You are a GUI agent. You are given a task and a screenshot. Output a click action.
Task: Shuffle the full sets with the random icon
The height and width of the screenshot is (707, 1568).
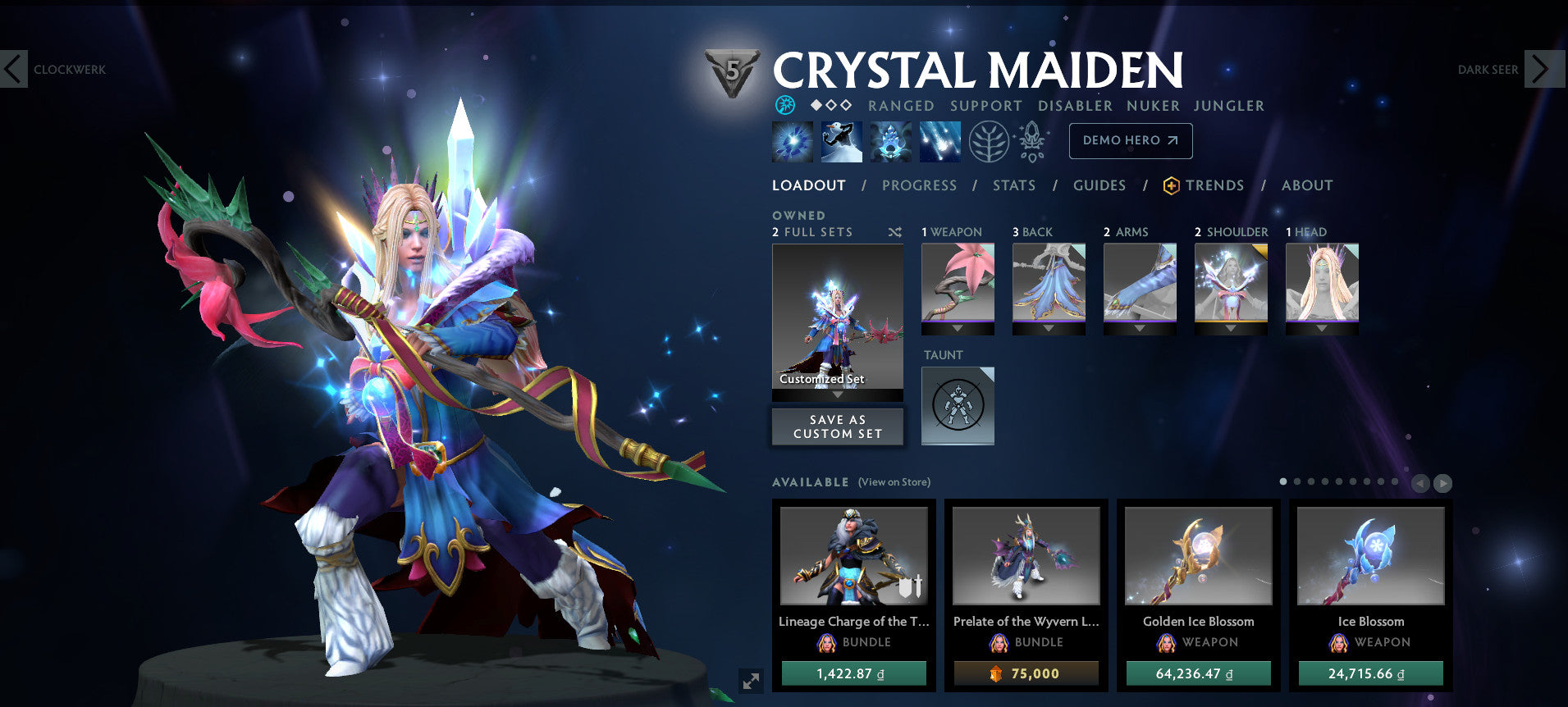coord(894,233)
